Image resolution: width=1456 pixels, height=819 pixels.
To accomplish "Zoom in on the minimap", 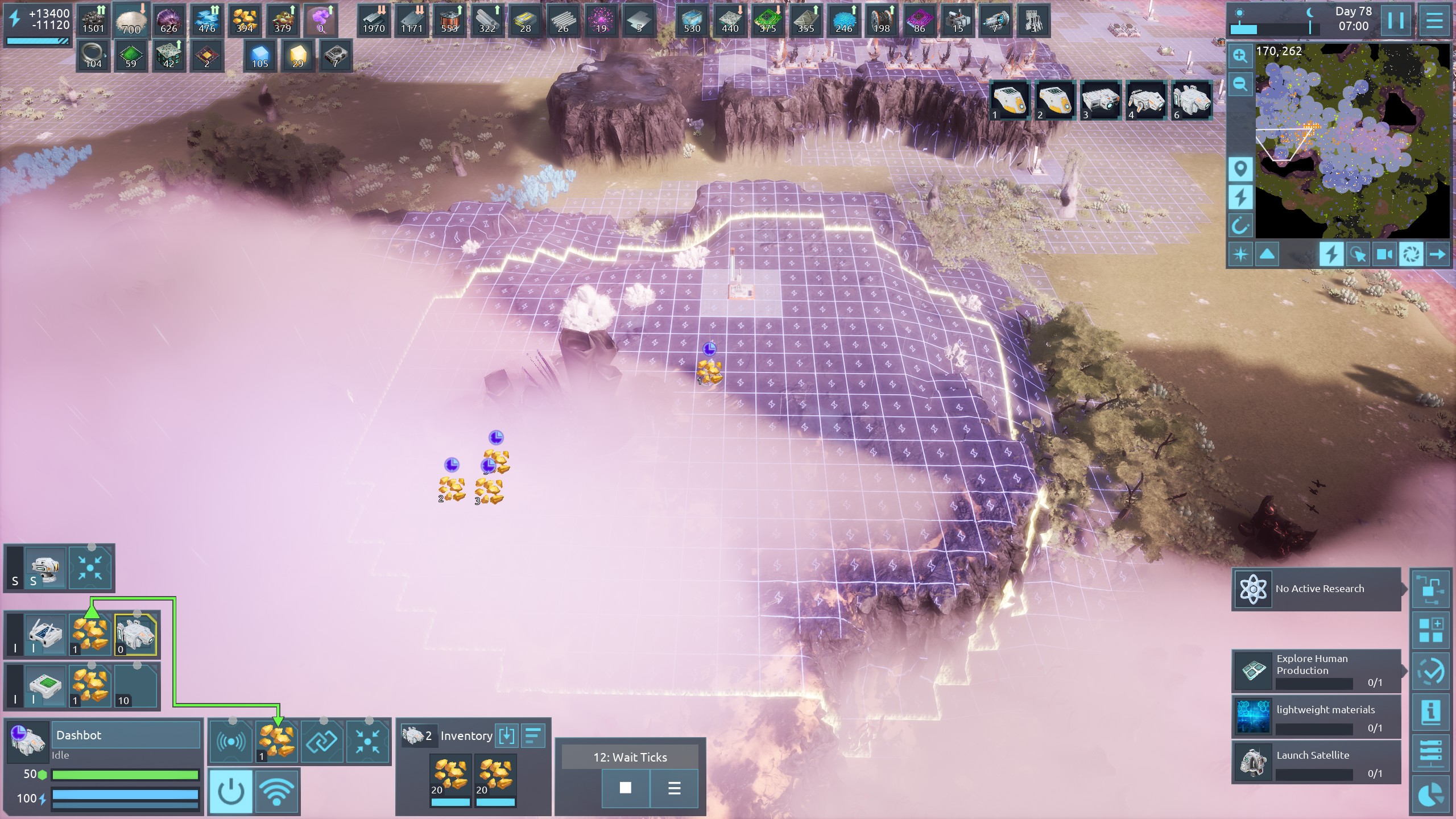I will (x=1240, y=56).
